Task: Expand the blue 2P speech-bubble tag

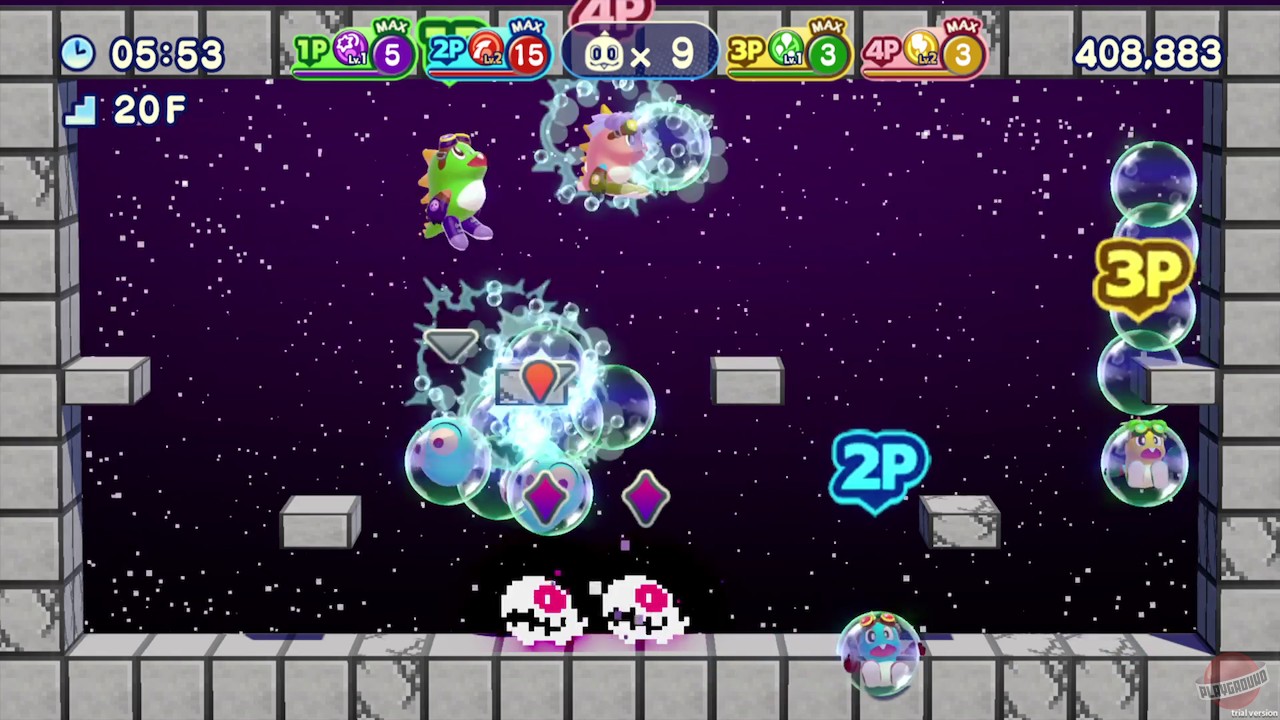Action: coord(880,468)
